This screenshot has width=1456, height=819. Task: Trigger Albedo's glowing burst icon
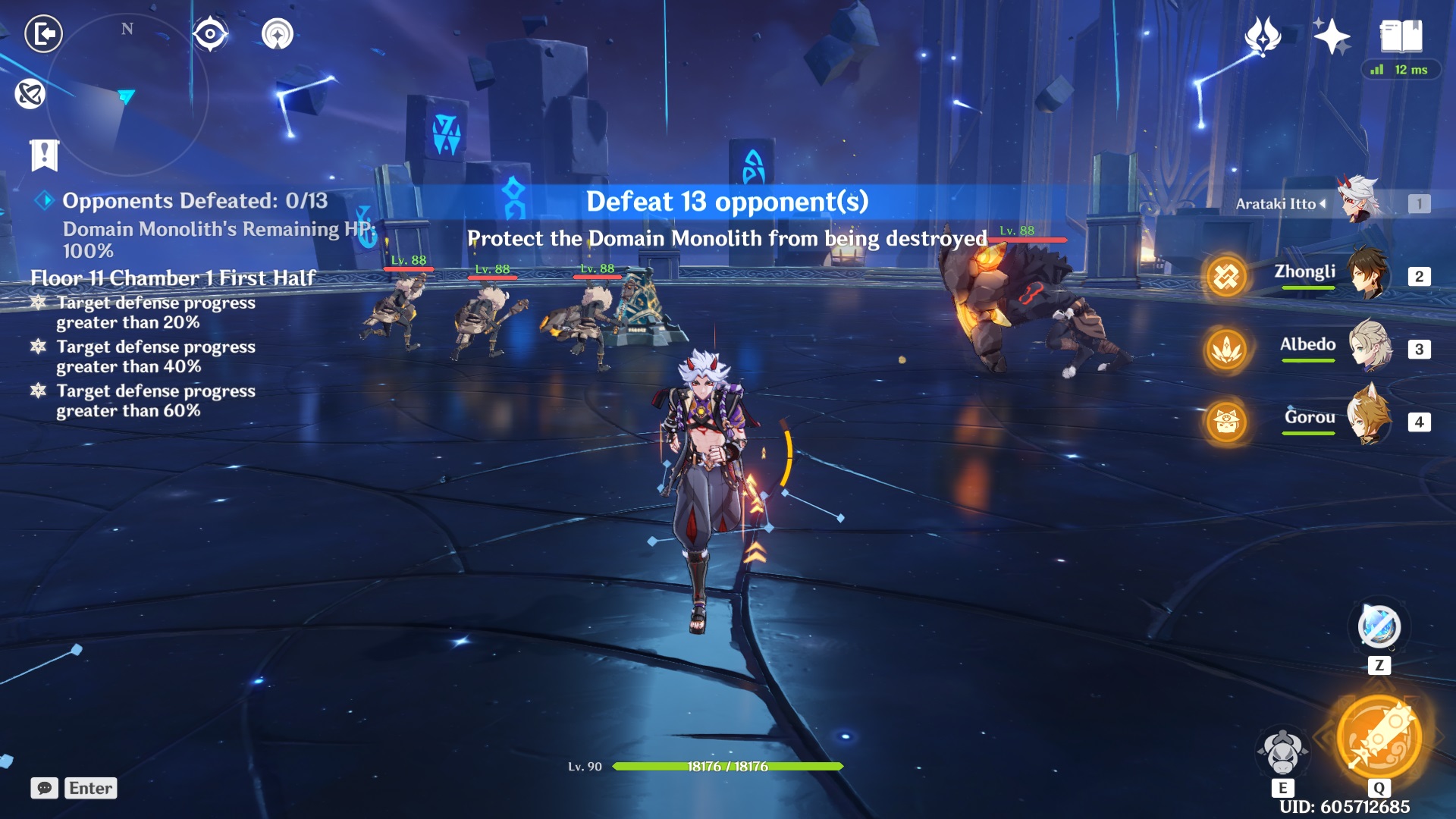[x=1226, y=349]
